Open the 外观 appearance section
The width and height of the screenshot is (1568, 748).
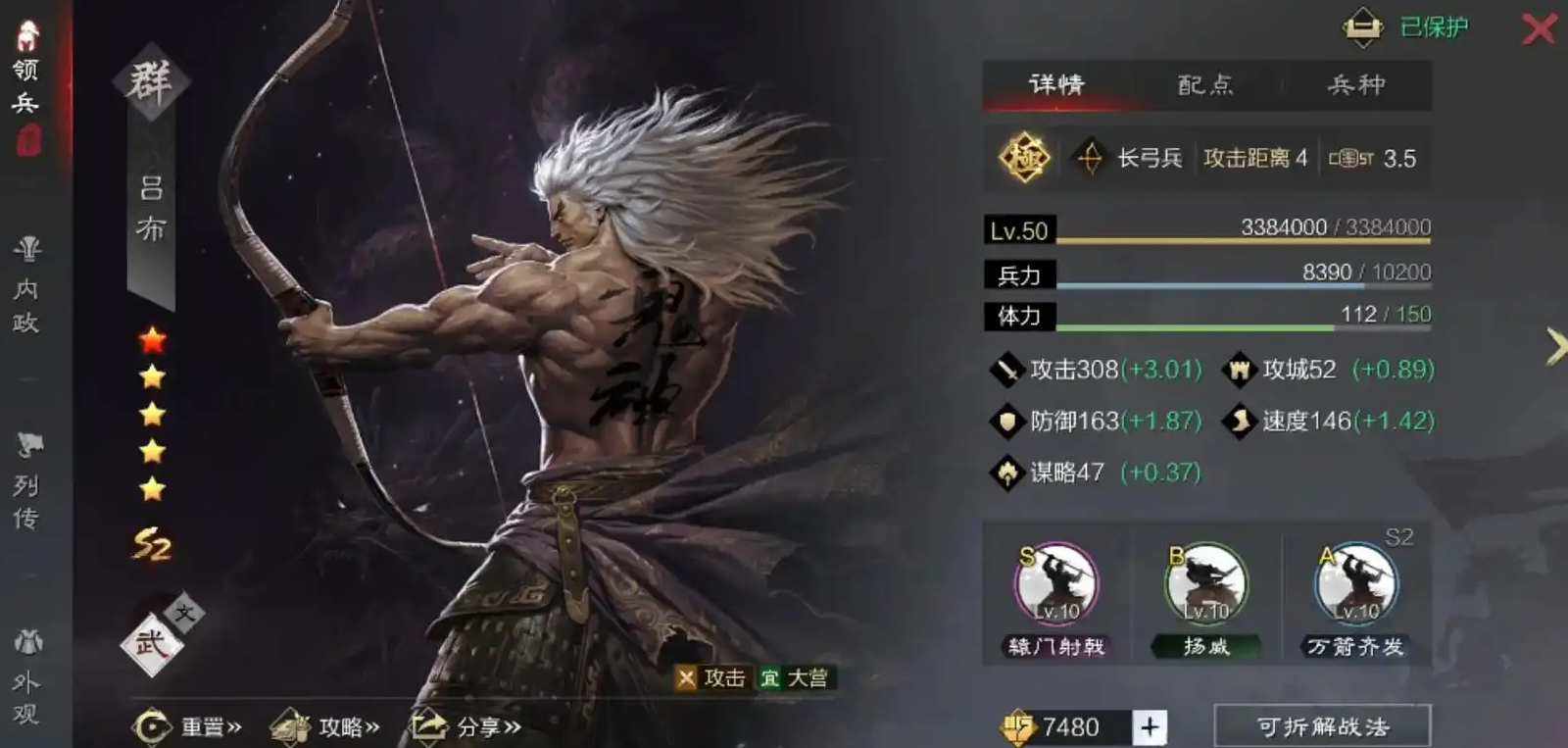pos(27,681)
